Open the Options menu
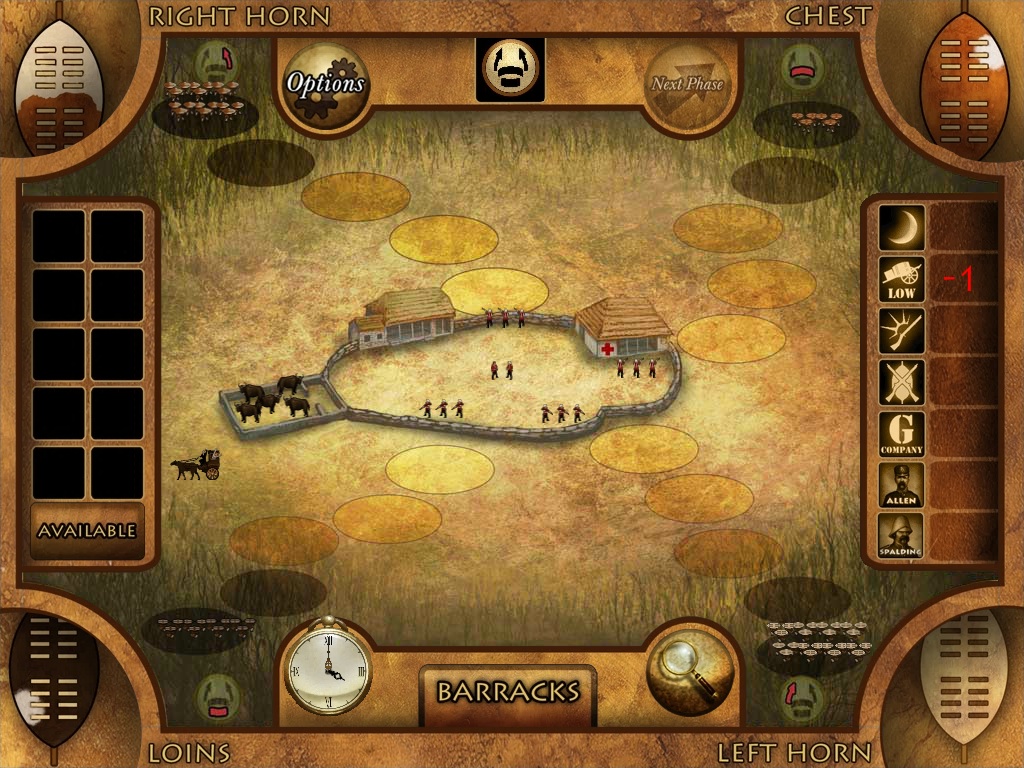Image resolution: width=1024 pixels, height=768 pixels. (325, 85)
